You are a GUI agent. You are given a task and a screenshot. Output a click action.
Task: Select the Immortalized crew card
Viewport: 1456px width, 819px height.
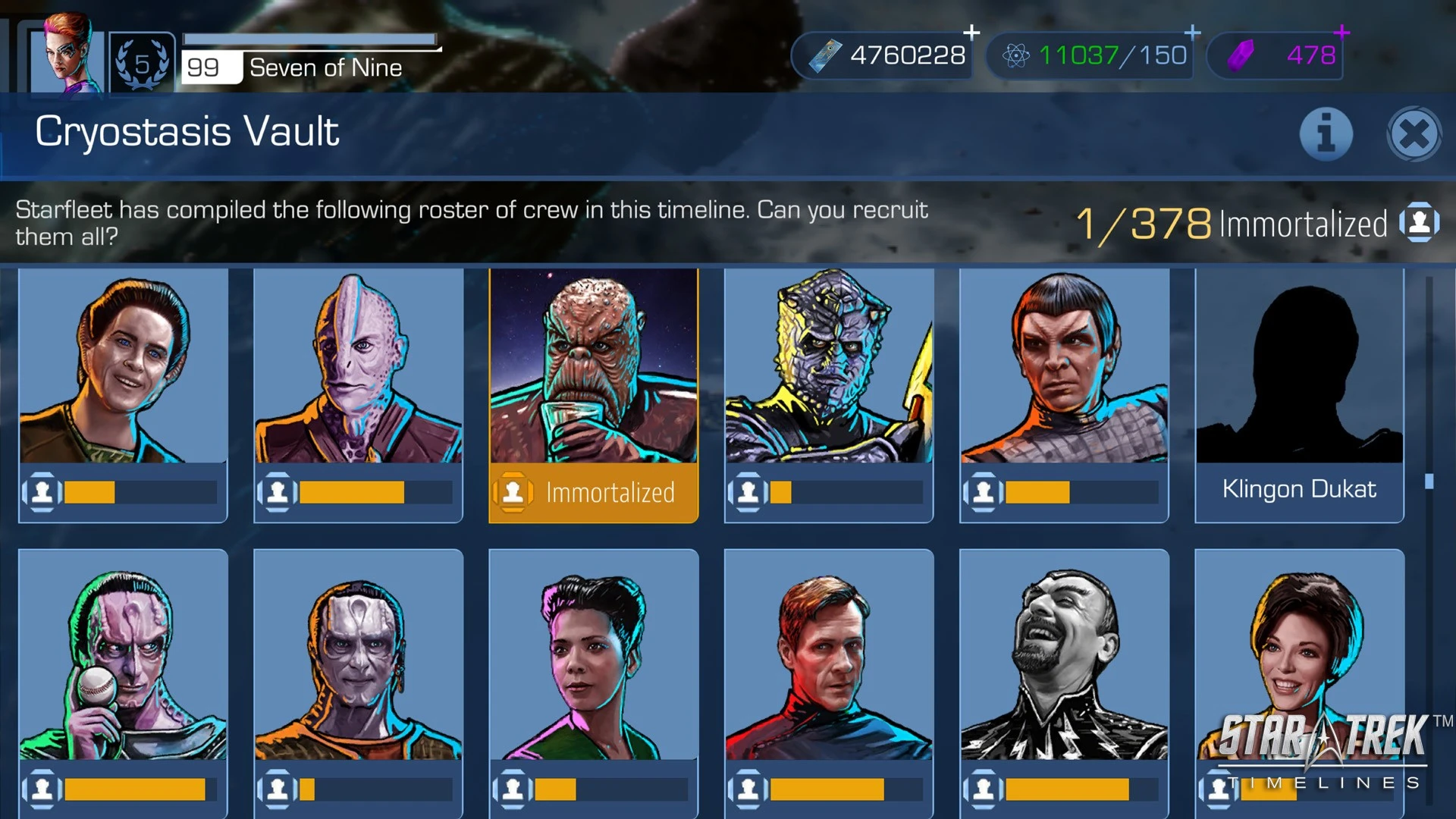coord(593,394)
